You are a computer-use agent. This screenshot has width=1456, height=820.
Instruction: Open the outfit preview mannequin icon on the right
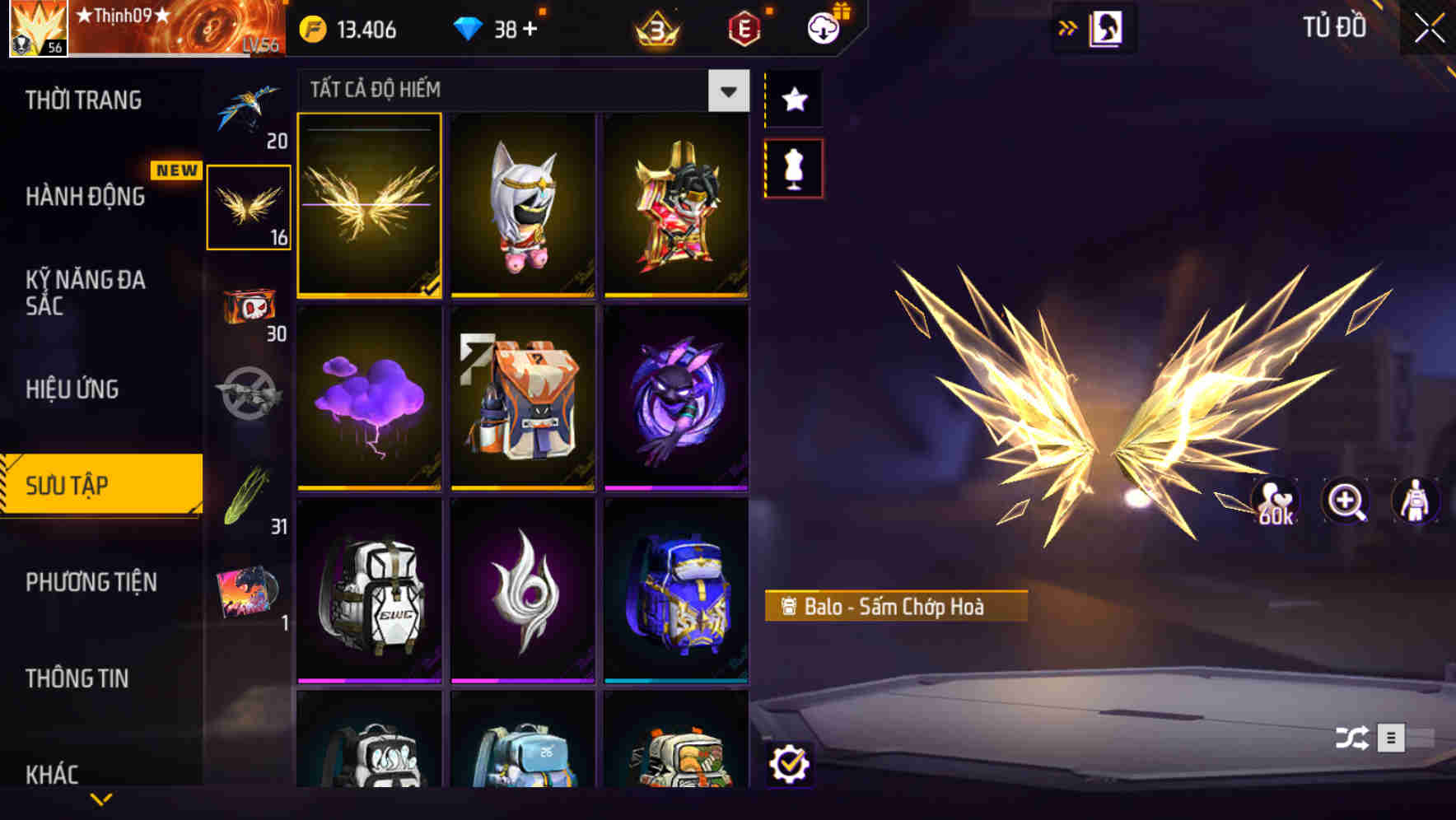click(1414, 501)
